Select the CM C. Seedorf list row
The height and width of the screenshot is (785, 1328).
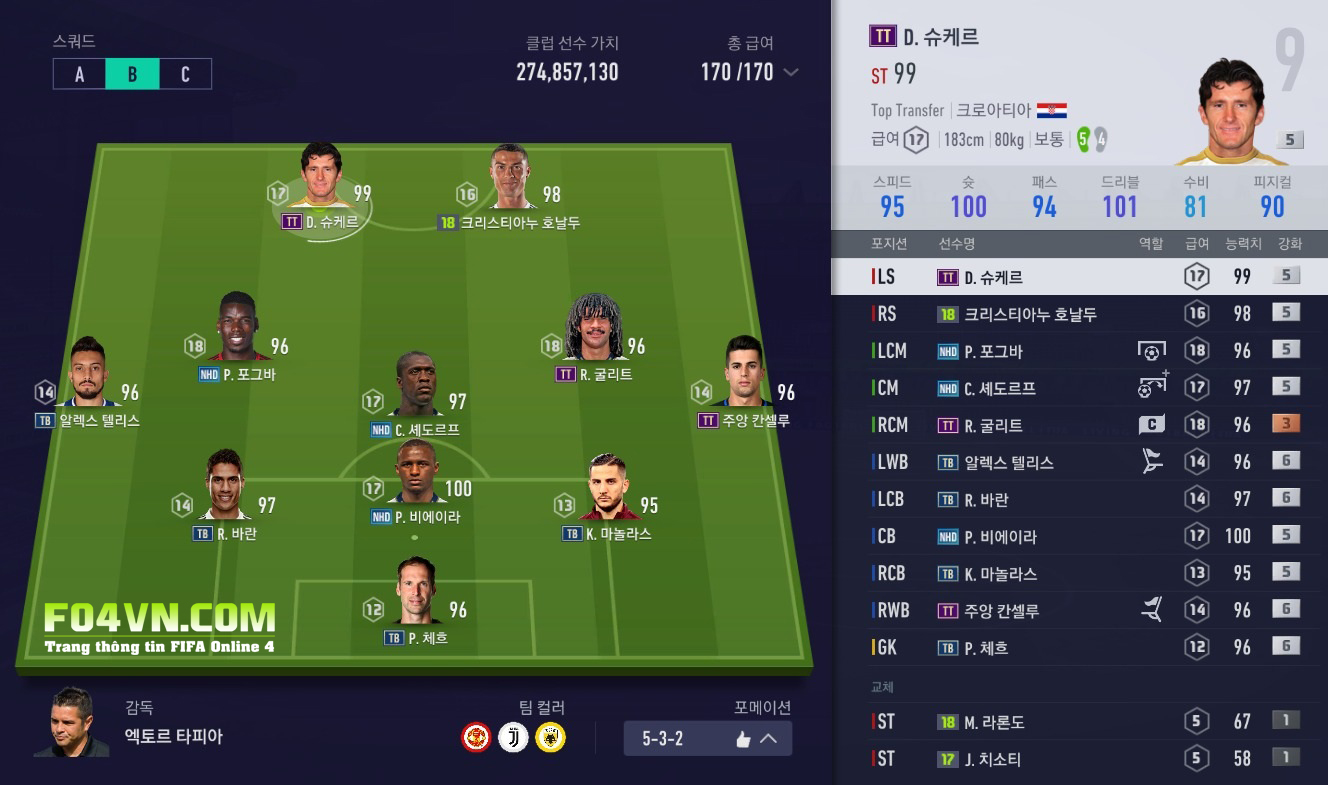(1080, 388)
